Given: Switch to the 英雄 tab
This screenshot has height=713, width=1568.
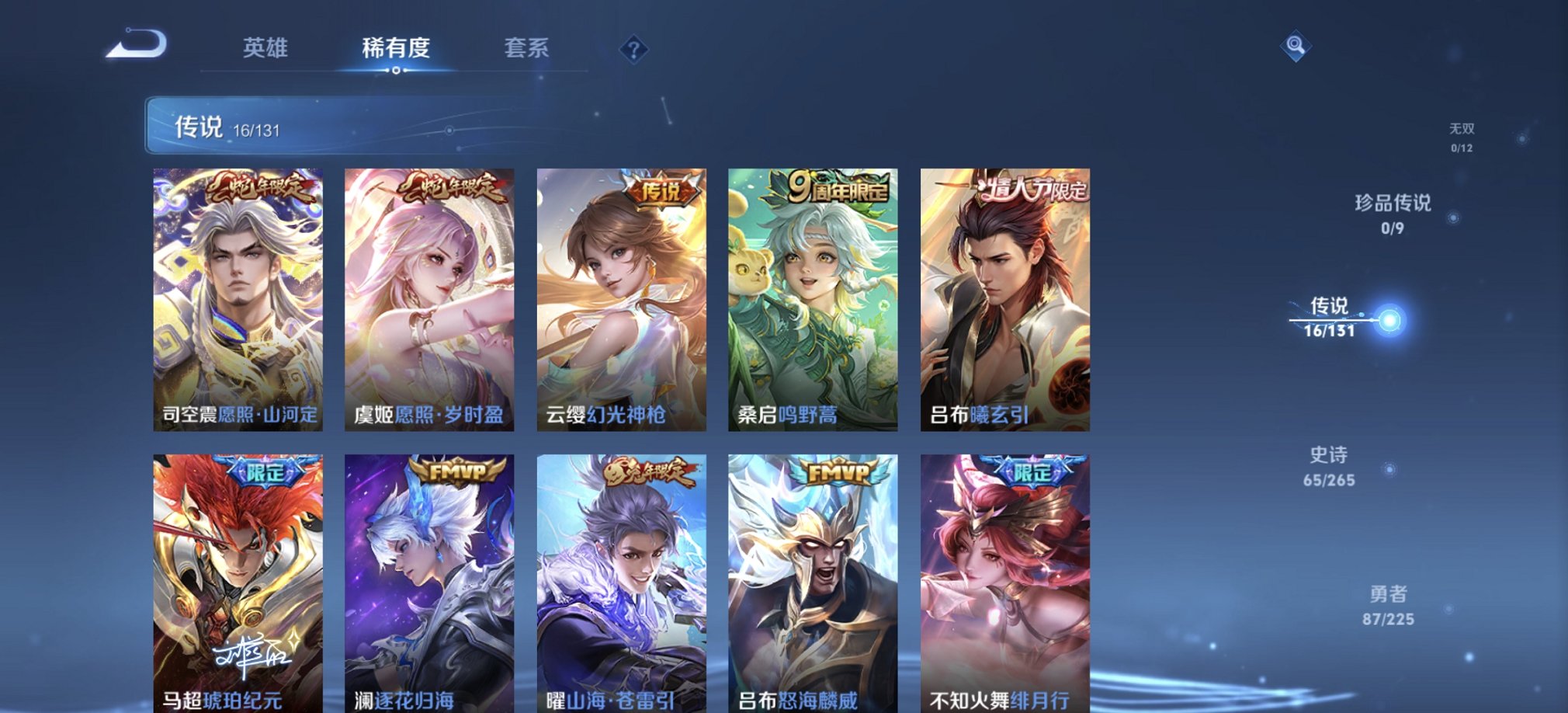Looking at the screenshot, I should [265, 49].
